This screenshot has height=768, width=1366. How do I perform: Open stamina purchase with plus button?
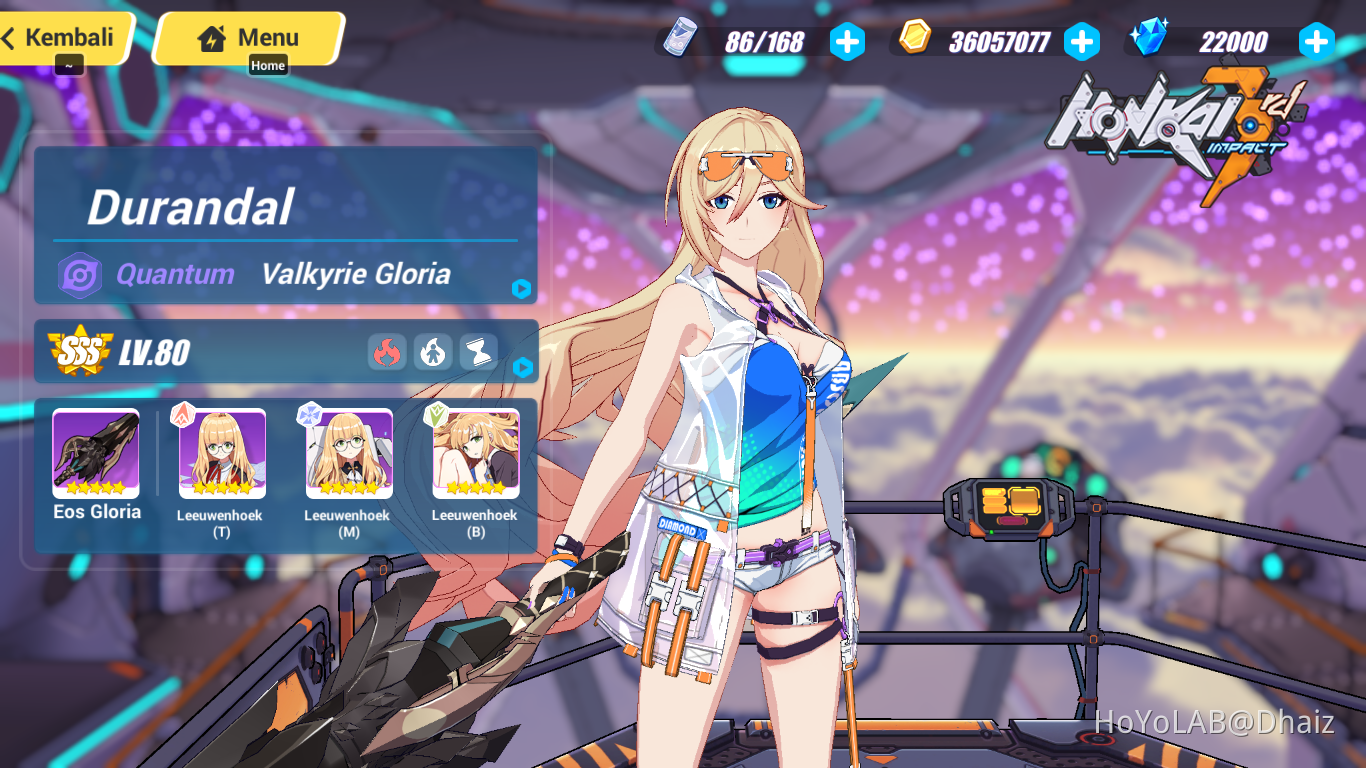click(847, 41)
